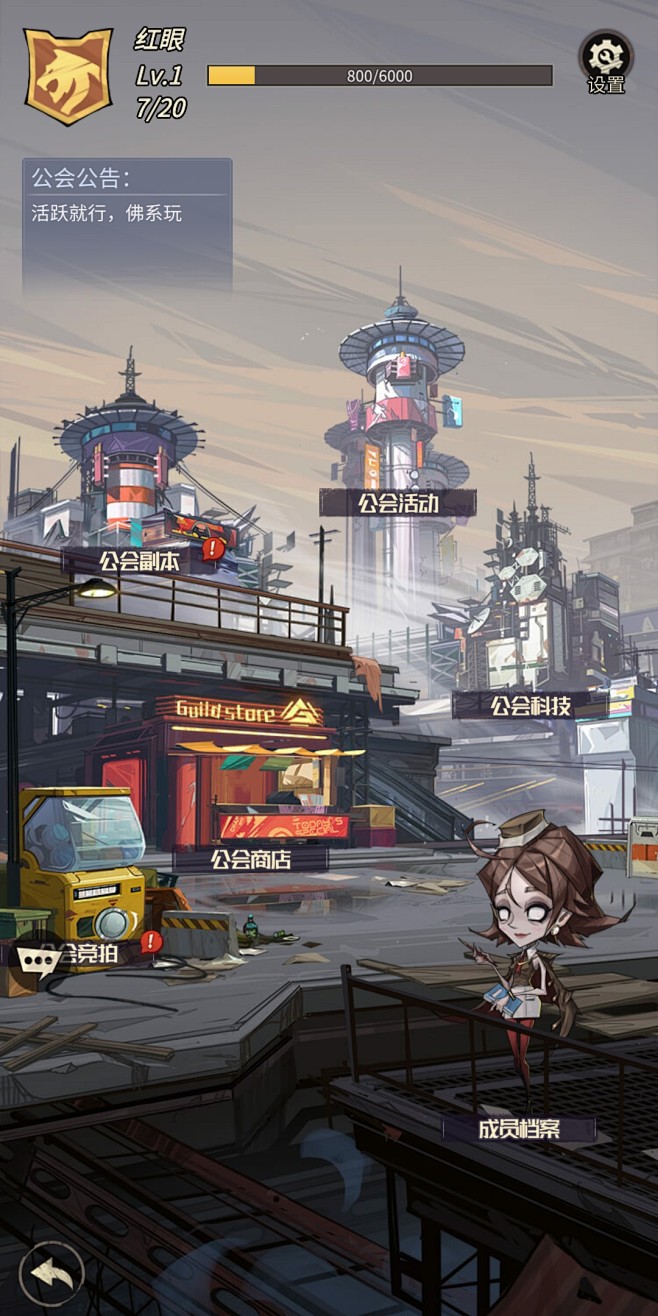This screenshot has width=658, height=1316.
Task: Tap the guild emblem badge
Action: 67,76
